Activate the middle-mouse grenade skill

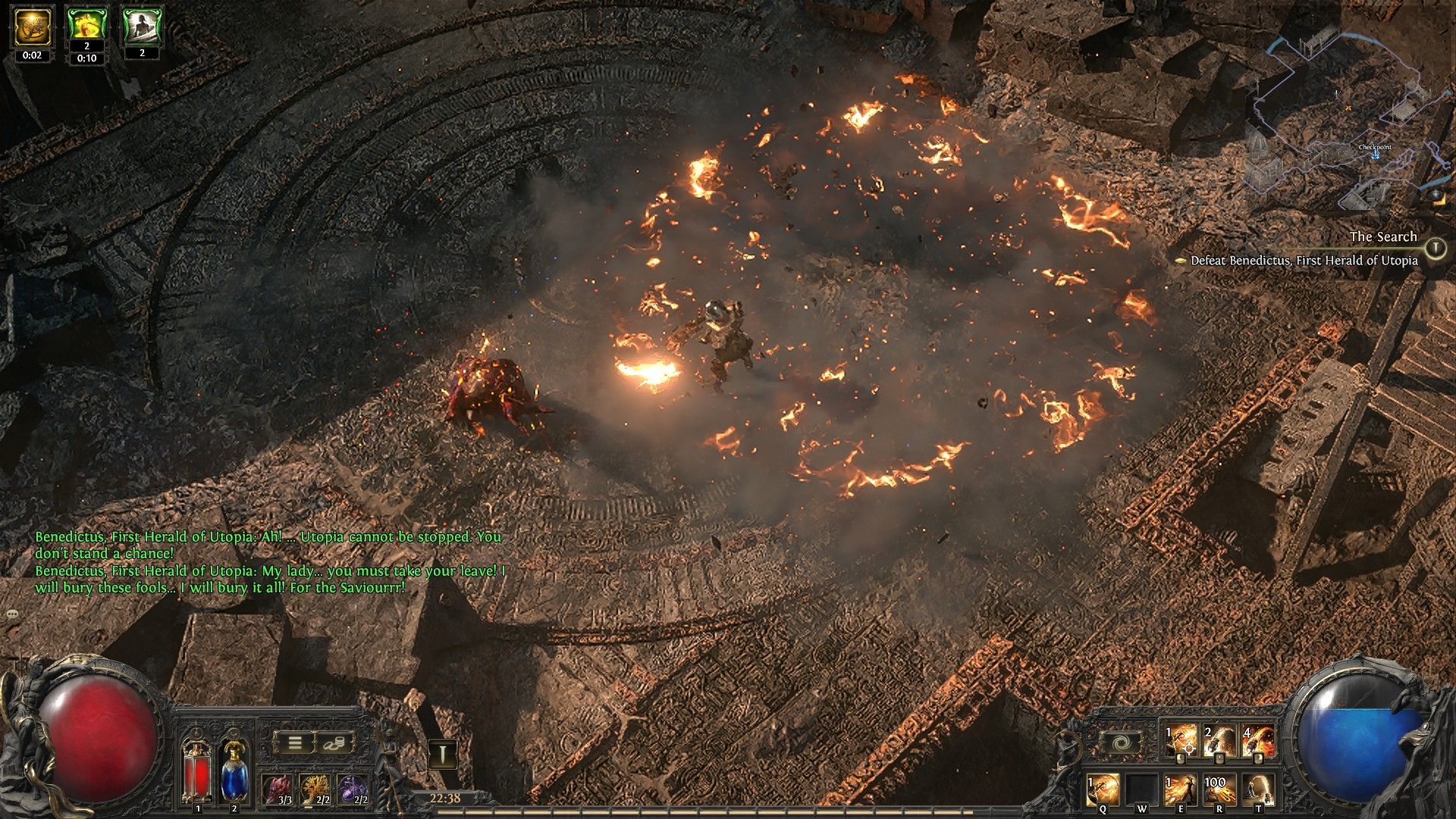coord(1219,741)
